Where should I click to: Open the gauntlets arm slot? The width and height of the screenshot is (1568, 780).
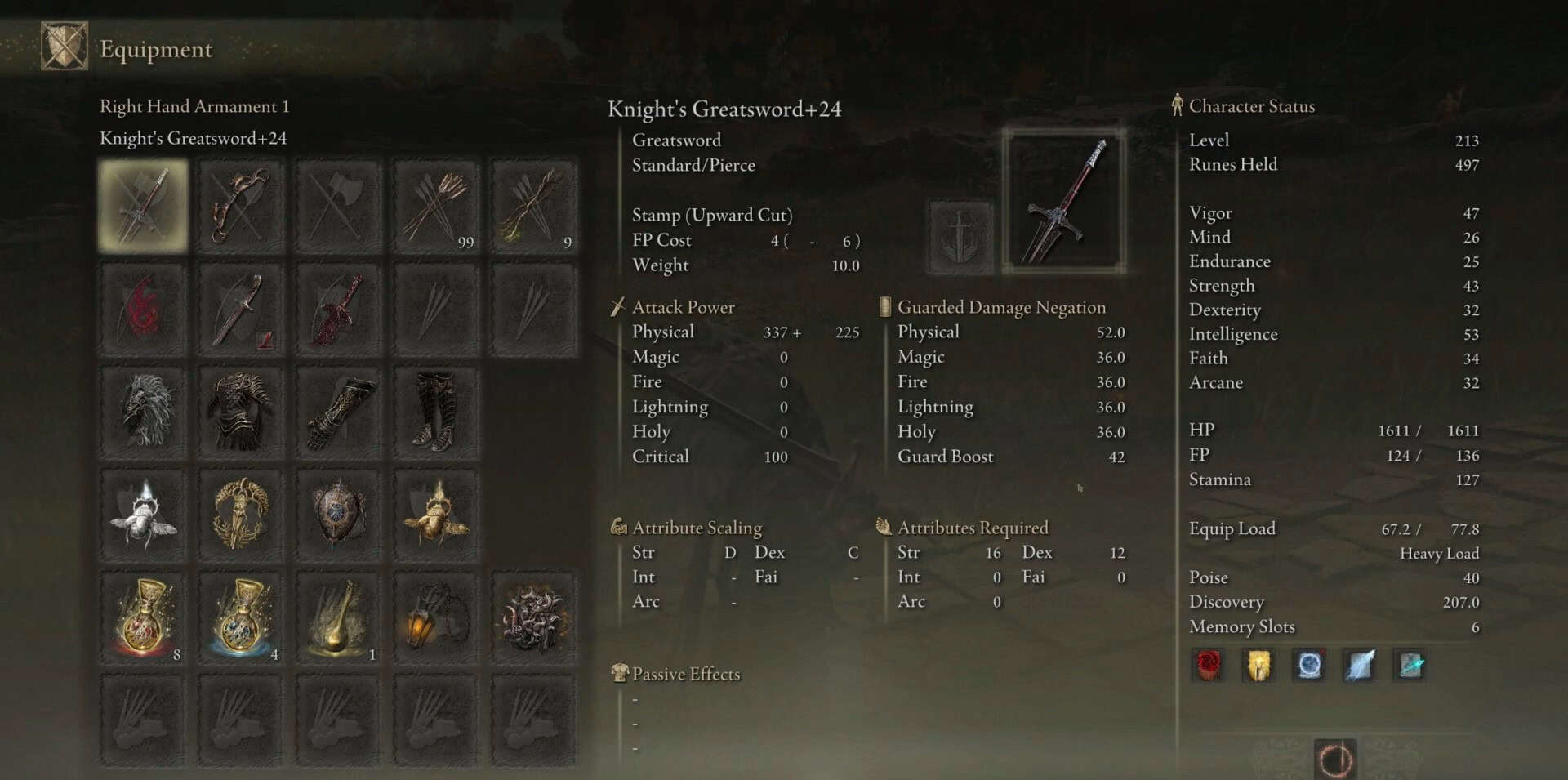339,412
